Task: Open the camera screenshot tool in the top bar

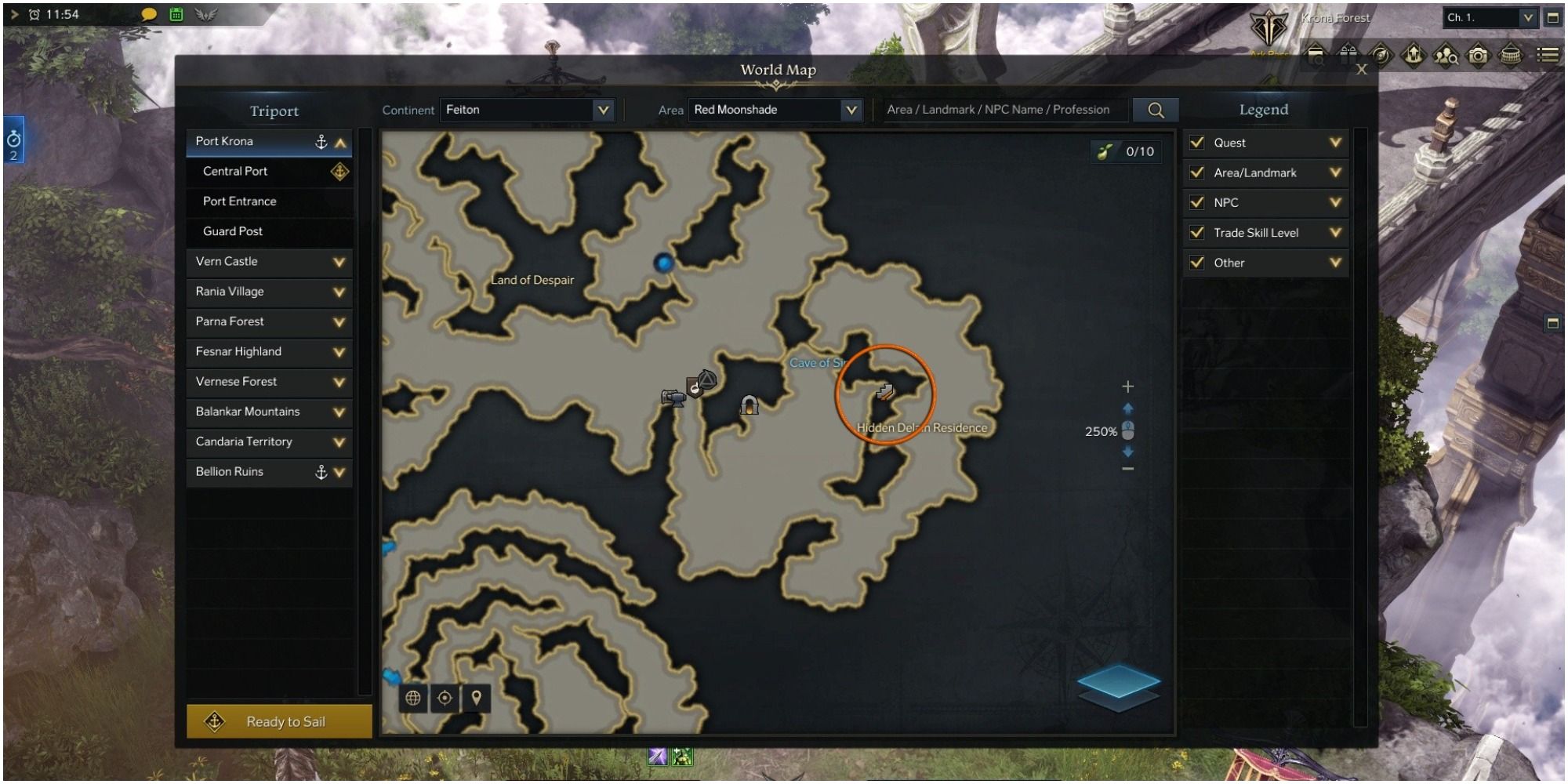Action: click(1477, 56)
